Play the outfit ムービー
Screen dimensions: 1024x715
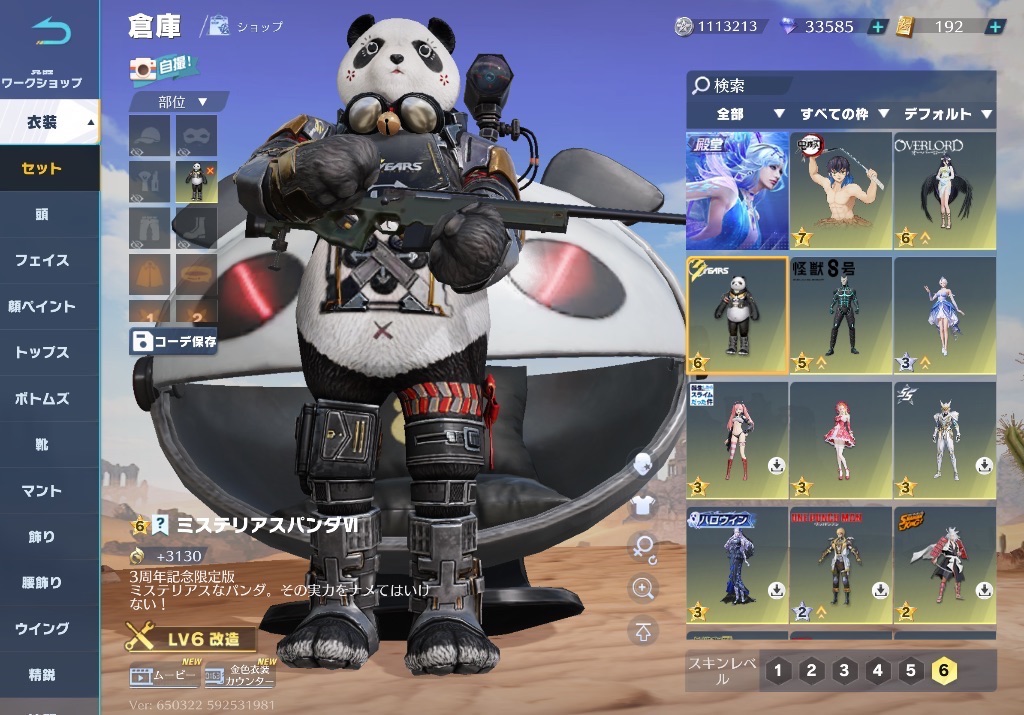point(164,678)
